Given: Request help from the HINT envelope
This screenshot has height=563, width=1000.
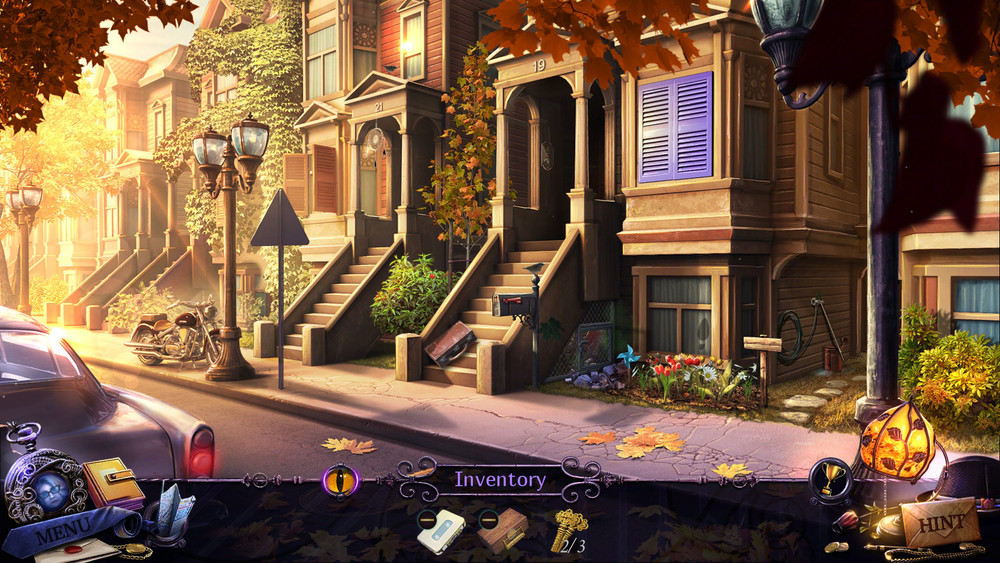Looking at the screenshot, I should pyautogui.click(x=939, y=522).
